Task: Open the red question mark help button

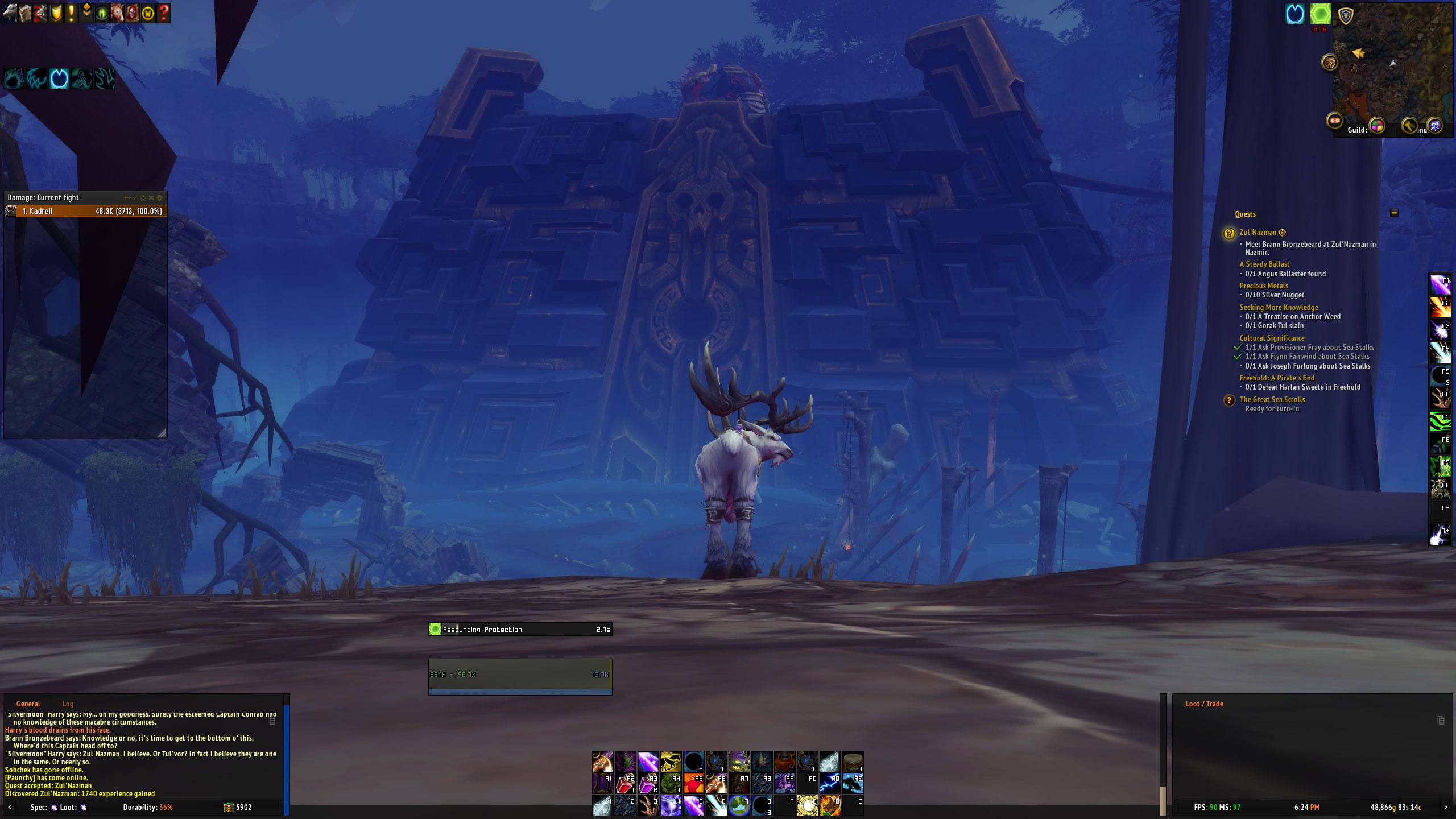Action: [163, 13]
